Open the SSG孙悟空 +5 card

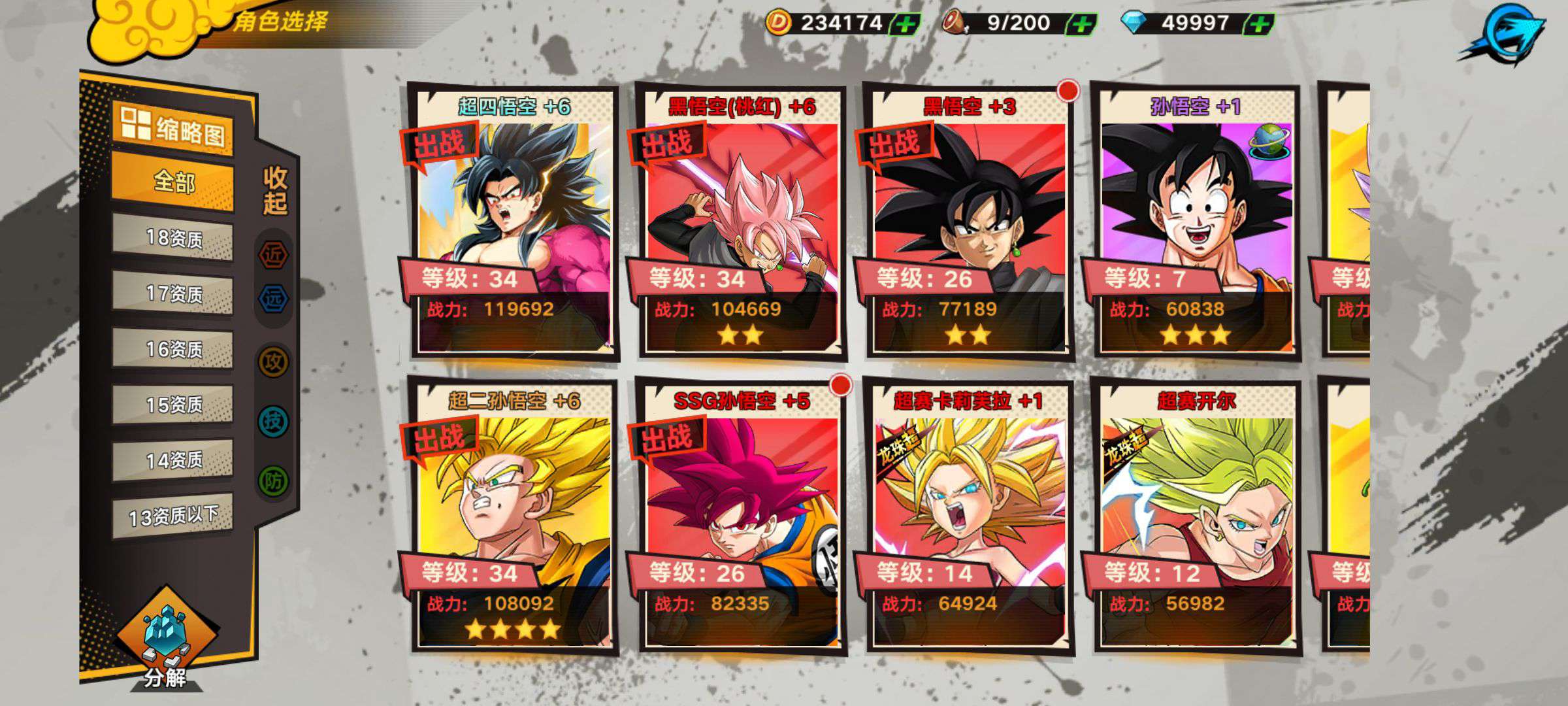click(742, 516)
